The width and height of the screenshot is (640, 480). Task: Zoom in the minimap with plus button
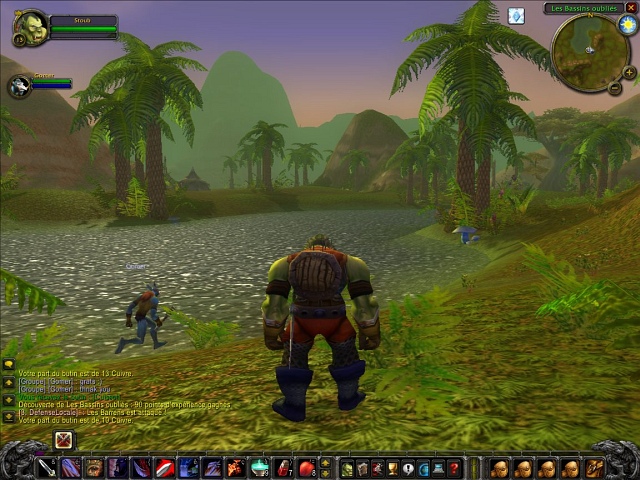coord(629,72)
